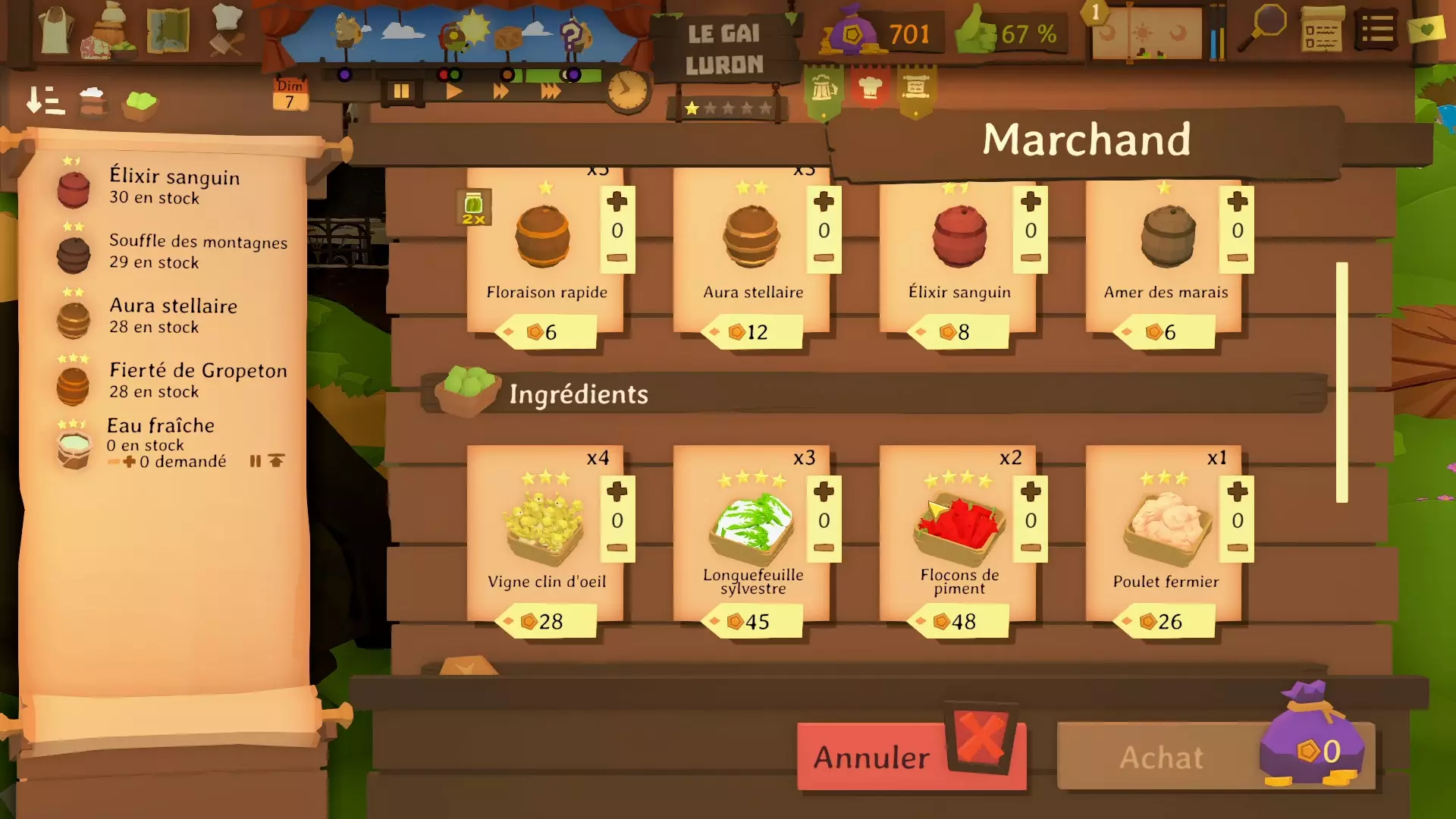Screen dimensions: 1456x819
Task: Increase the Aura stellaire purchase quantity
Action: (824, 202)
